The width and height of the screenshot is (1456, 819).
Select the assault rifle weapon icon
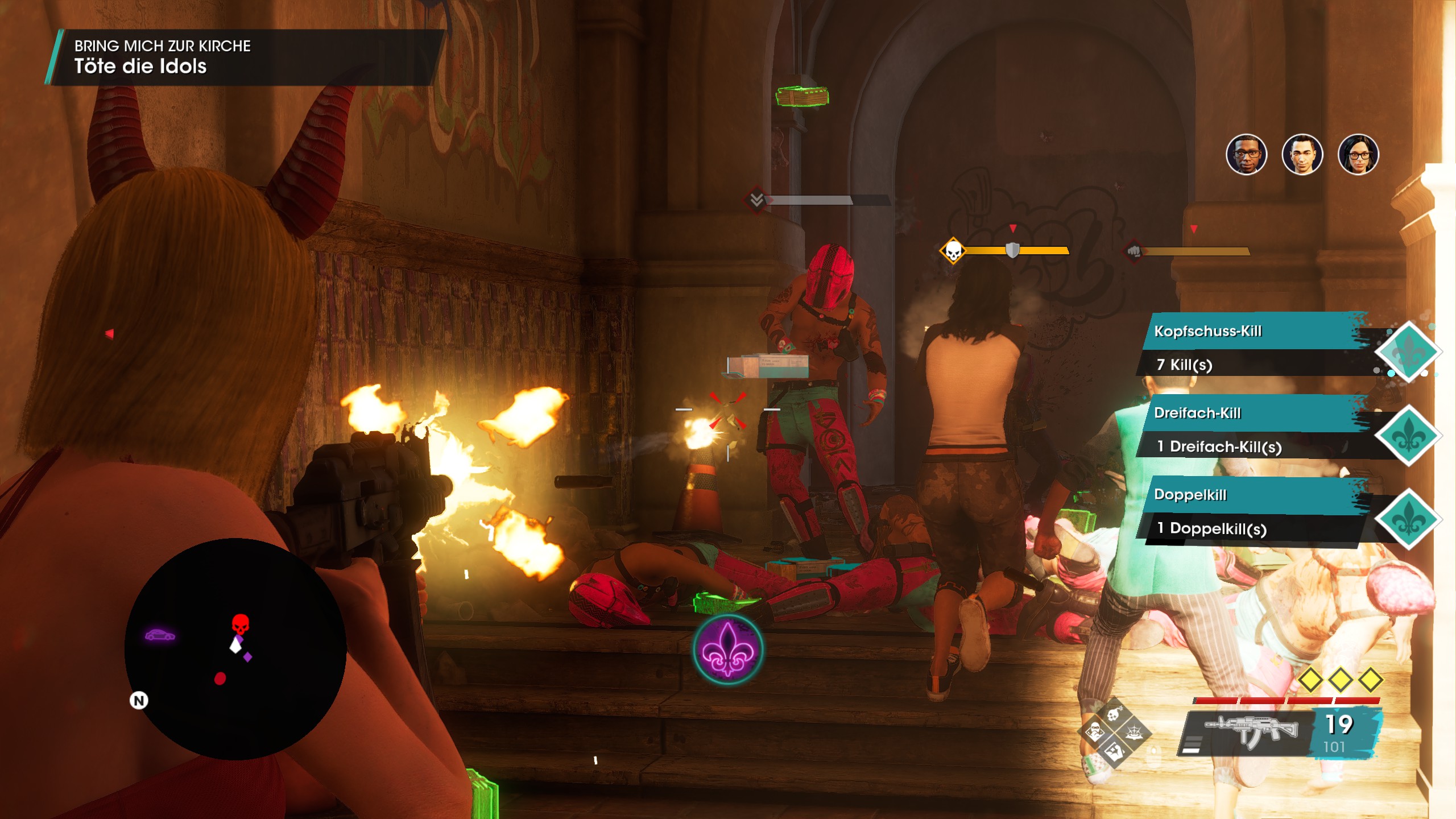coord(1251,730)
